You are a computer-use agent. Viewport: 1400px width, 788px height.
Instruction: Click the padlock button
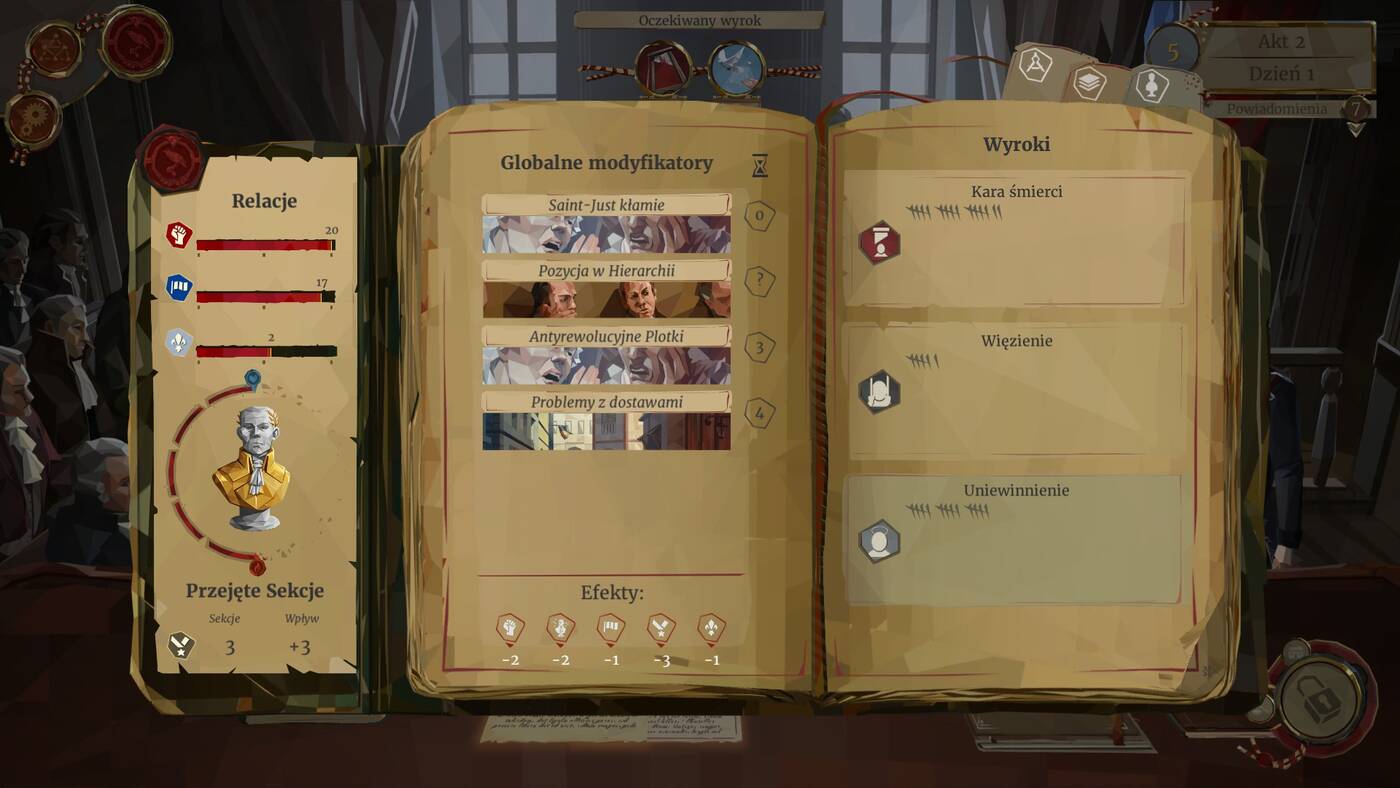(1319, 698)
